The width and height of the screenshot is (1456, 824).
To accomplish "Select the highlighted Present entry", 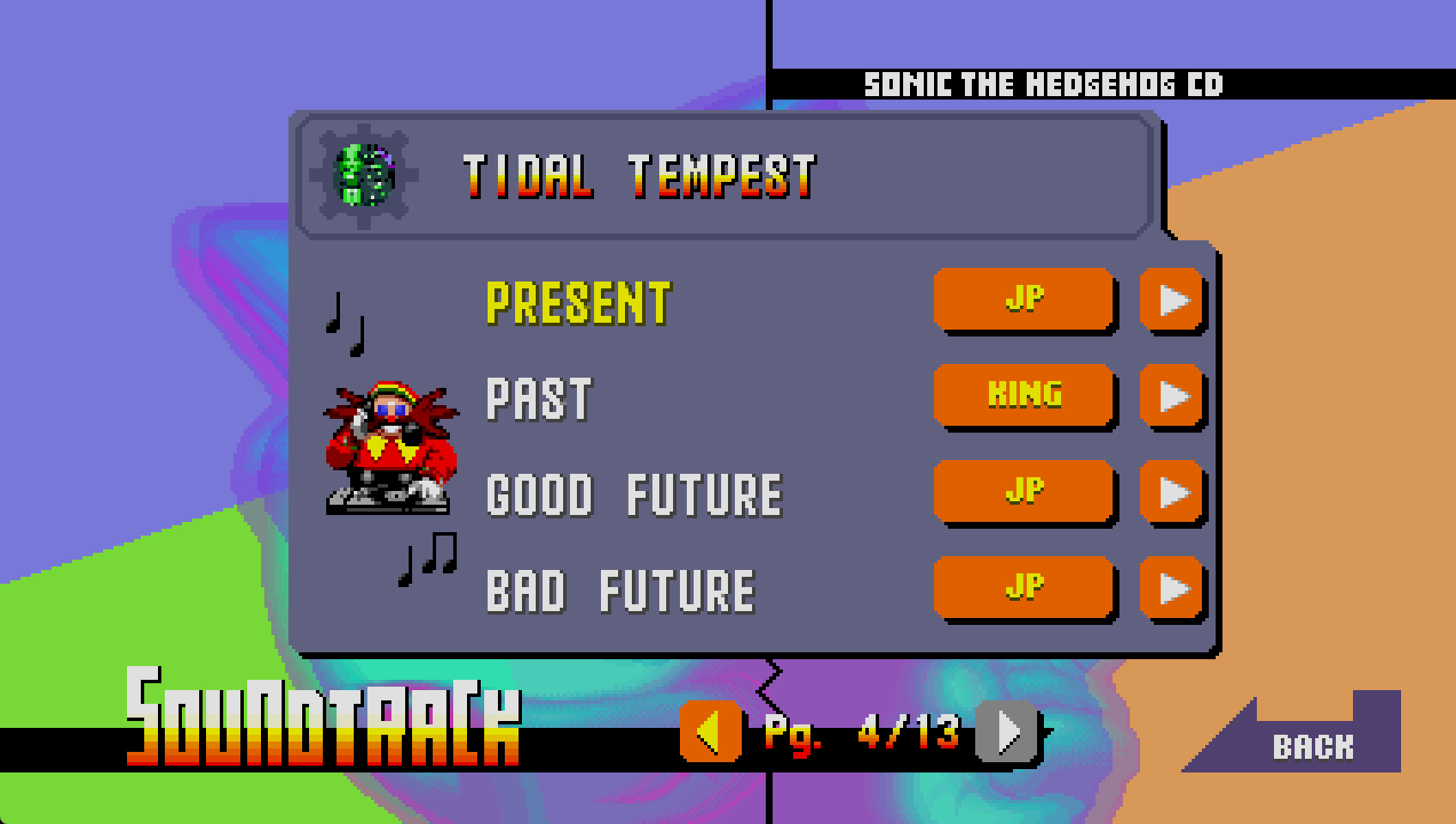I will click(579, 302).
